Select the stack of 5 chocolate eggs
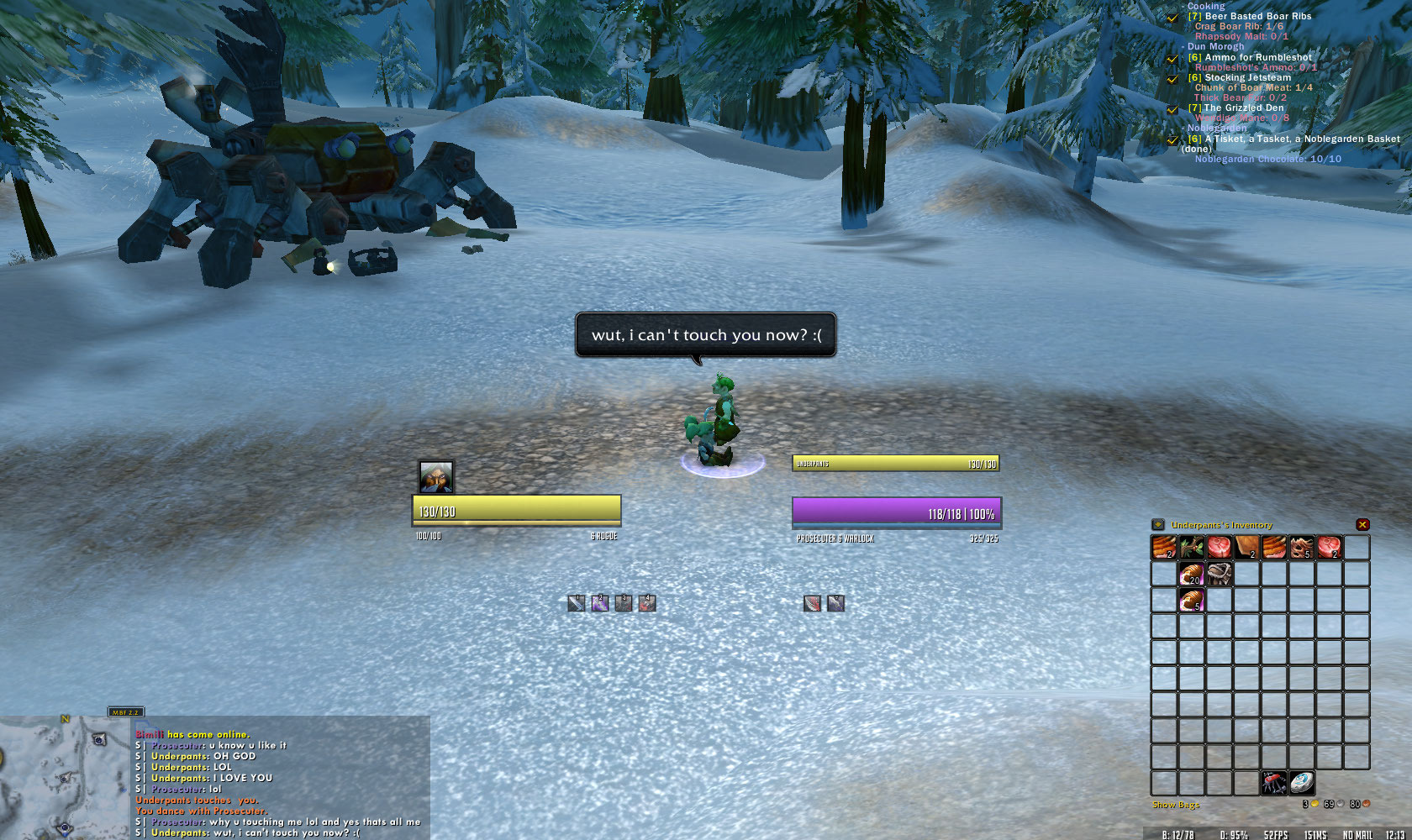The image size is (1412, 840). 1190,600
